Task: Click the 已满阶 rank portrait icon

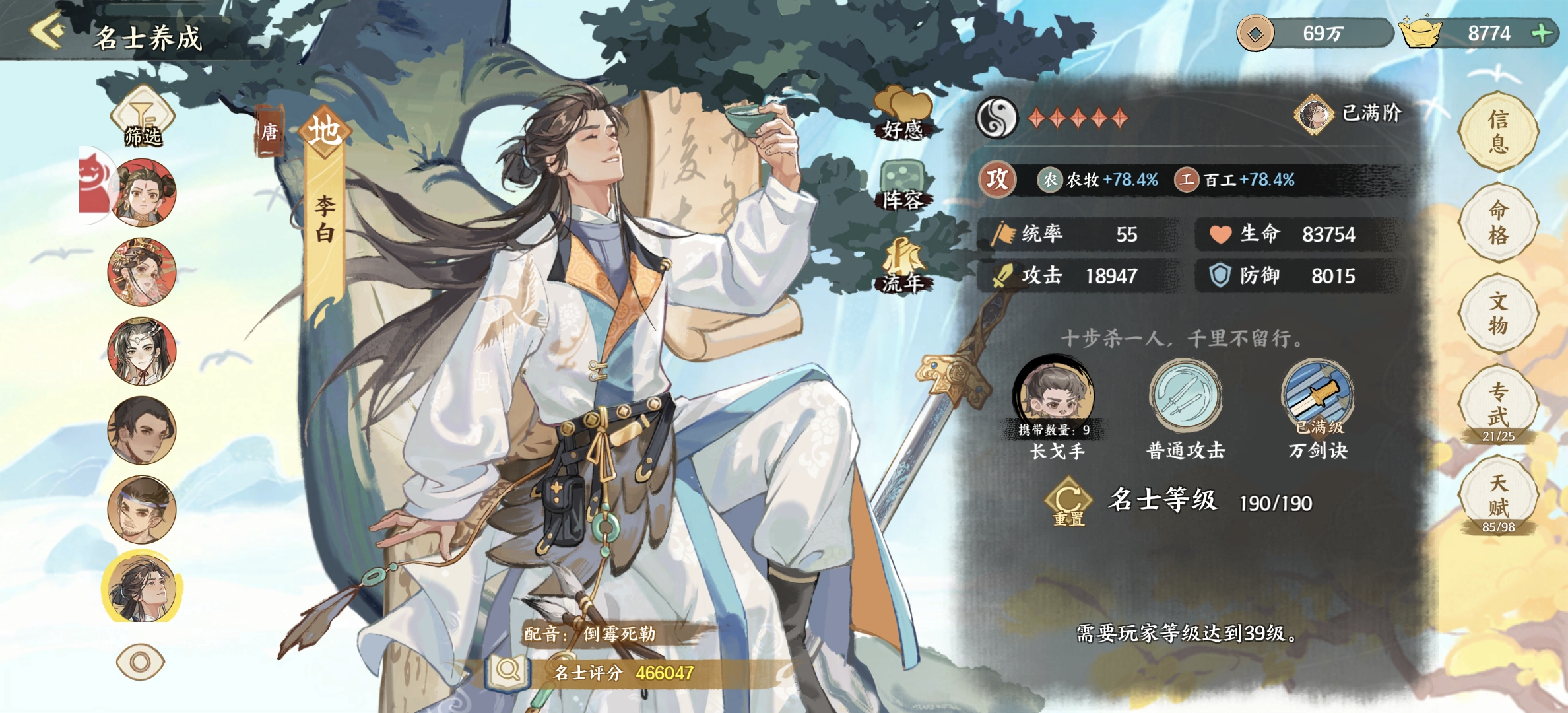Action: 1313,114
